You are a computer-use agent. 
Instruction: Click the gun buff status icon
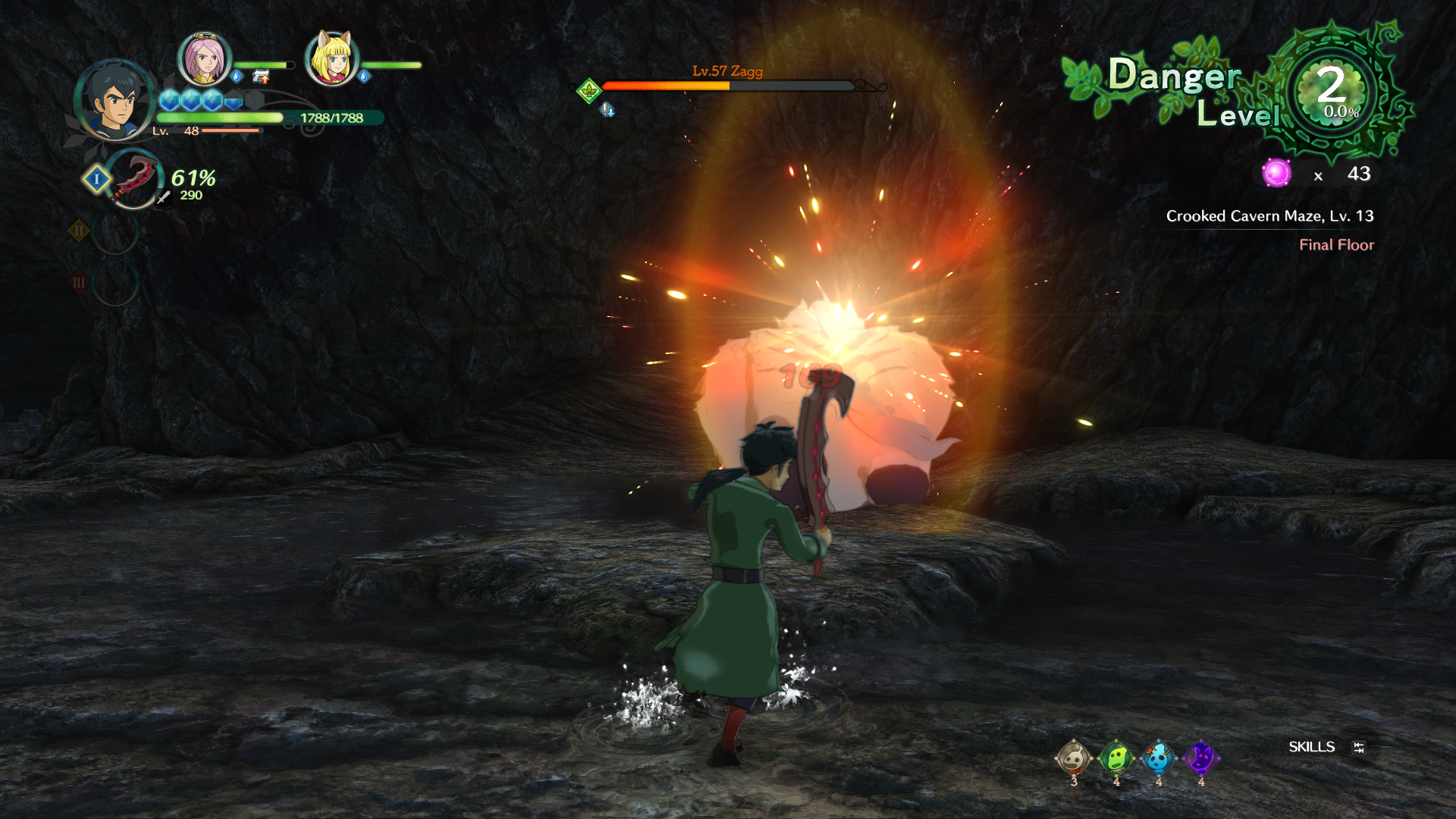[x=261, y=77]
